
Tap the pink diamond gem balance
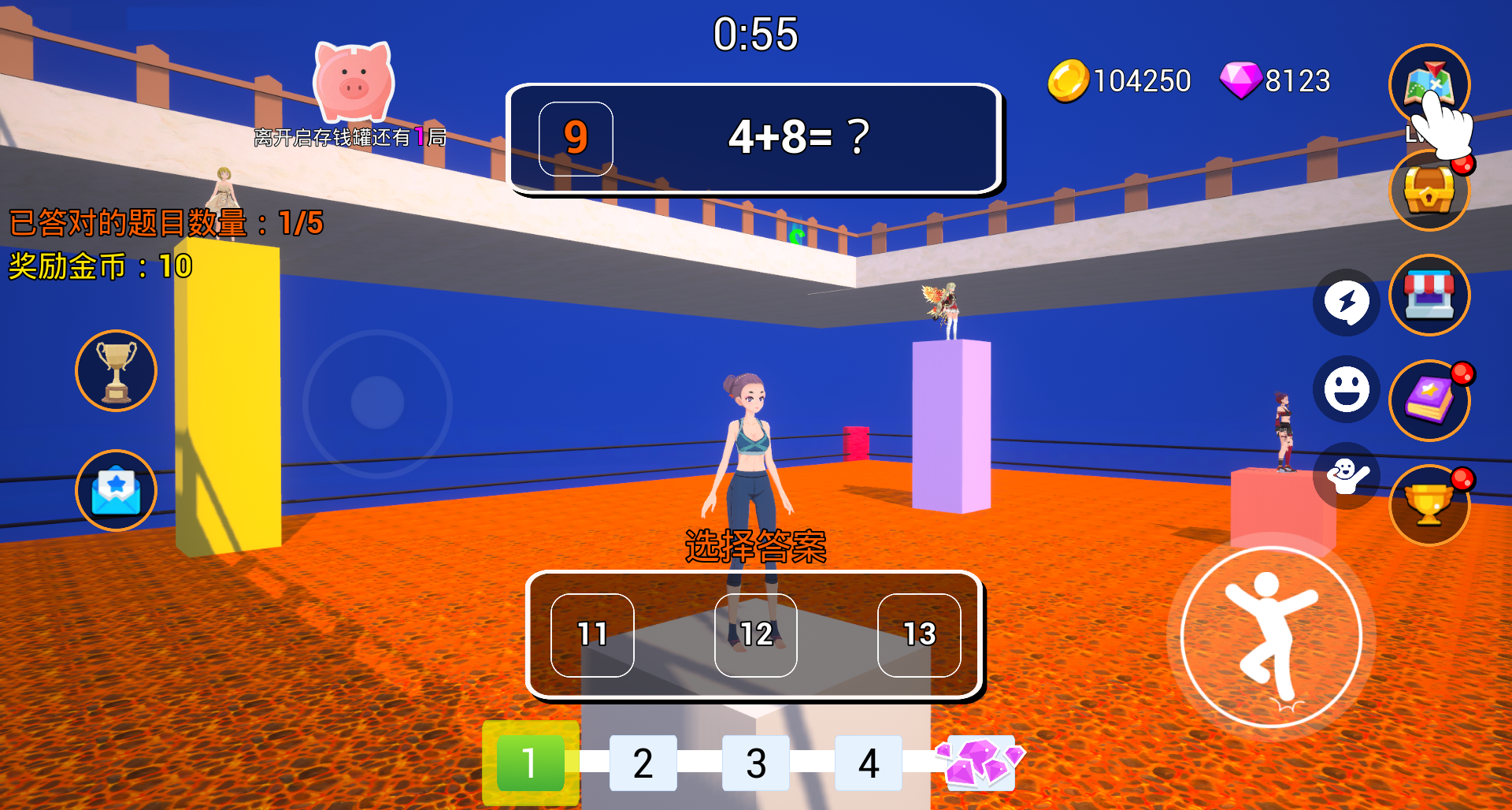1276,80
